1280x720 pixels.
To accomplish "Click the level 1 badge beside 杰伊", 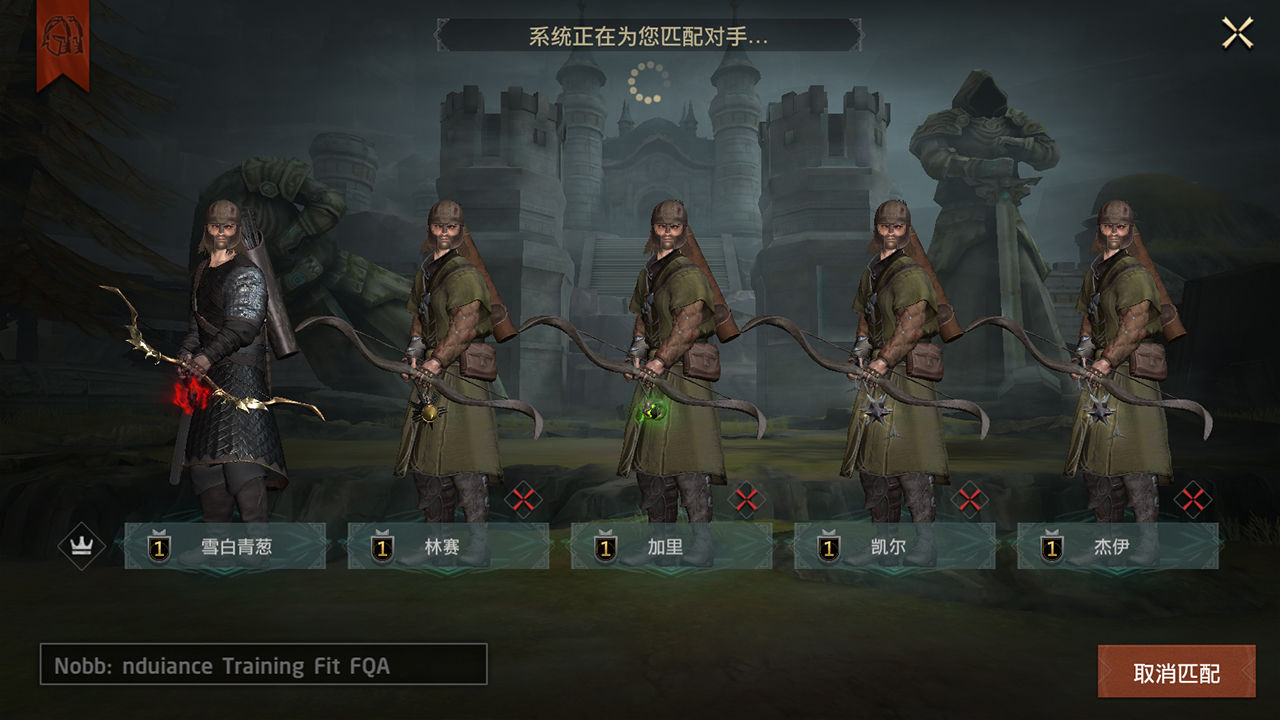I will tap(1051, 546).
